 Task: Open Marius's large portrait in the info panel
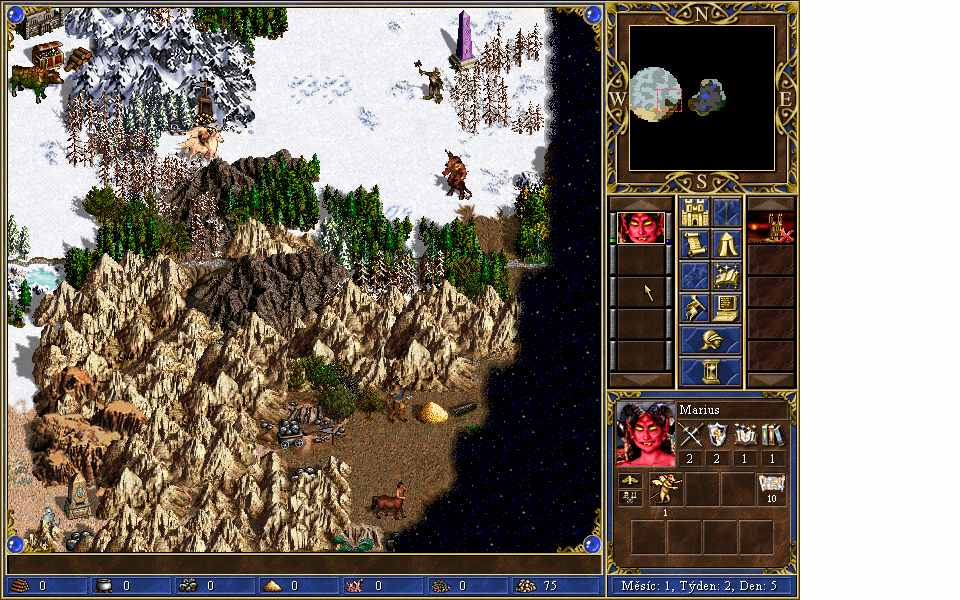(x=645, y=434)
